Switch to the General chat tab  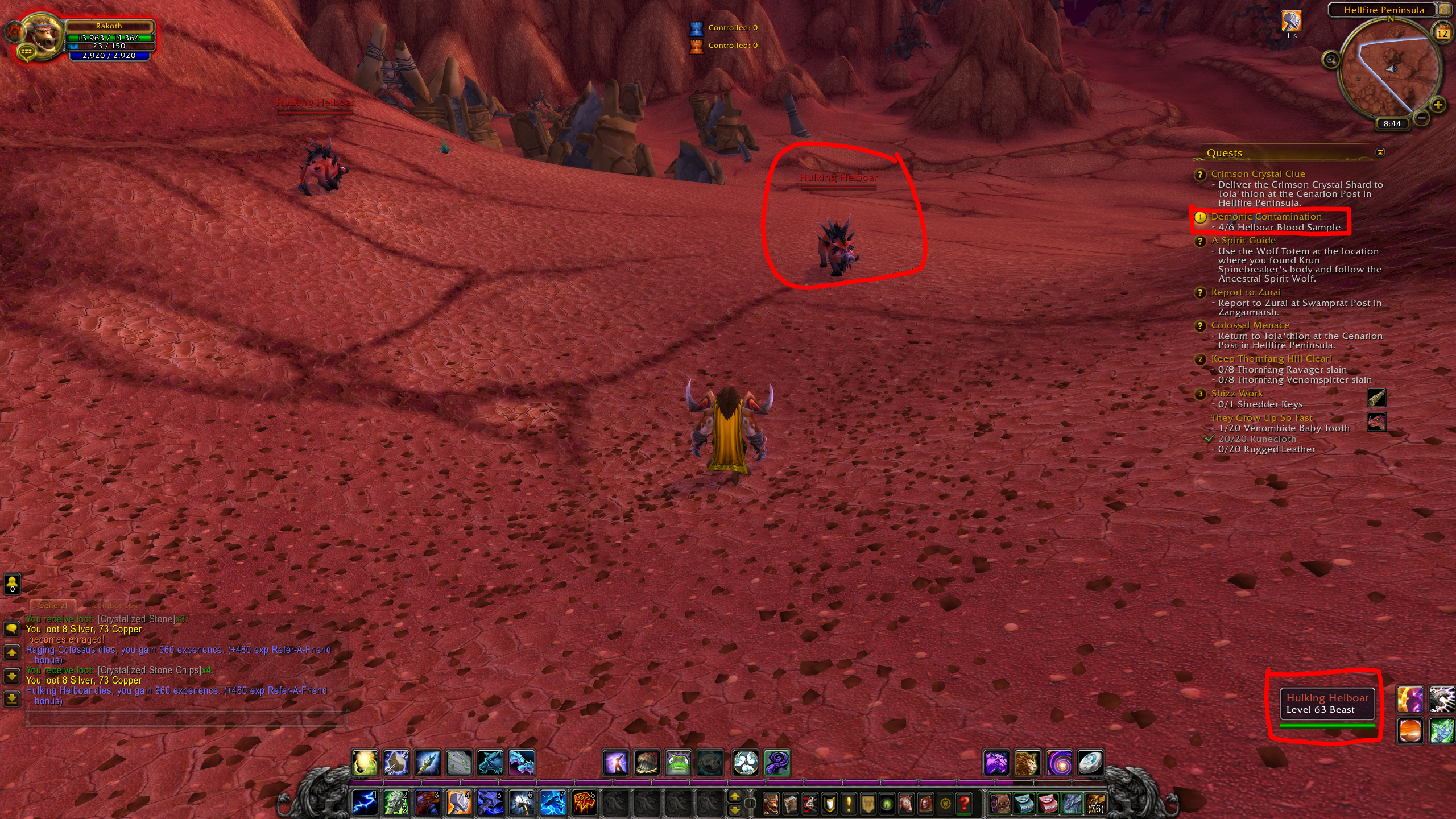tap(52, 606)
